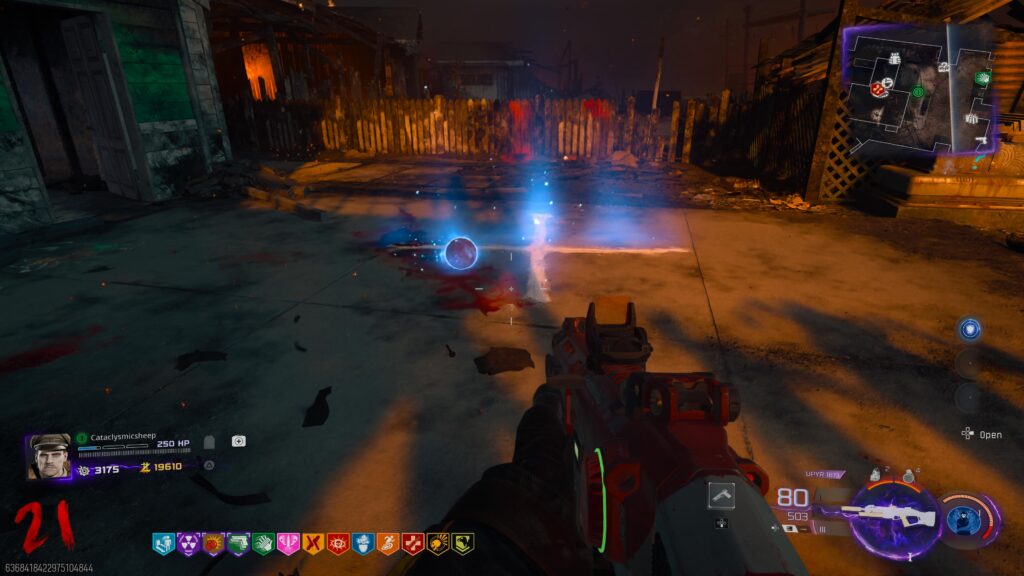This screenshot has height=576, width=1024.
Task: Select the orange running figure perk icon
Action: [x=387, y=543]
